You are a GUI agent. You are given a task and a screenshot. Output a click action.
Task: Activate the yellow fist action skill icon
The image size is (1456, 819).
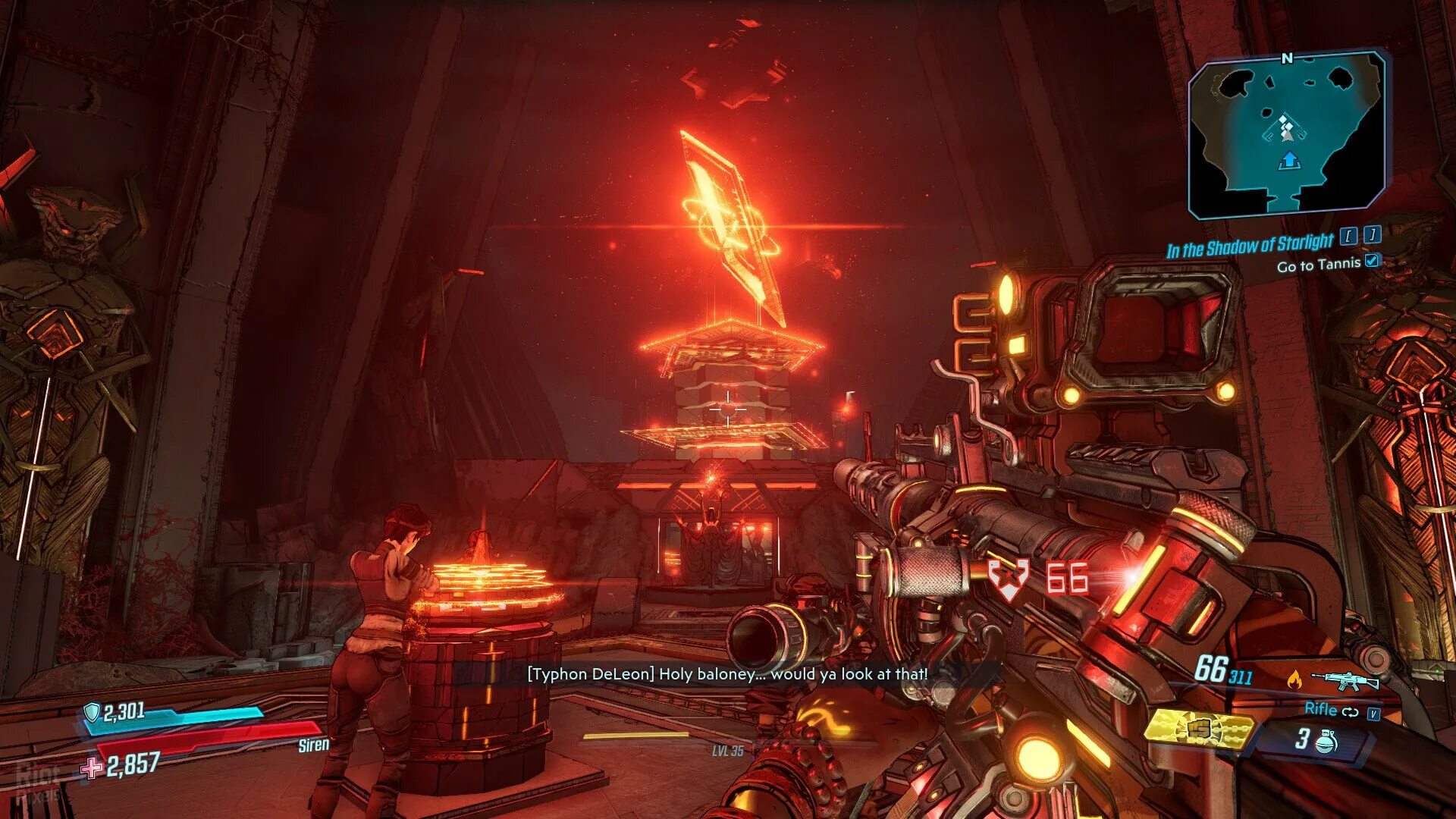coord(1198,730)
